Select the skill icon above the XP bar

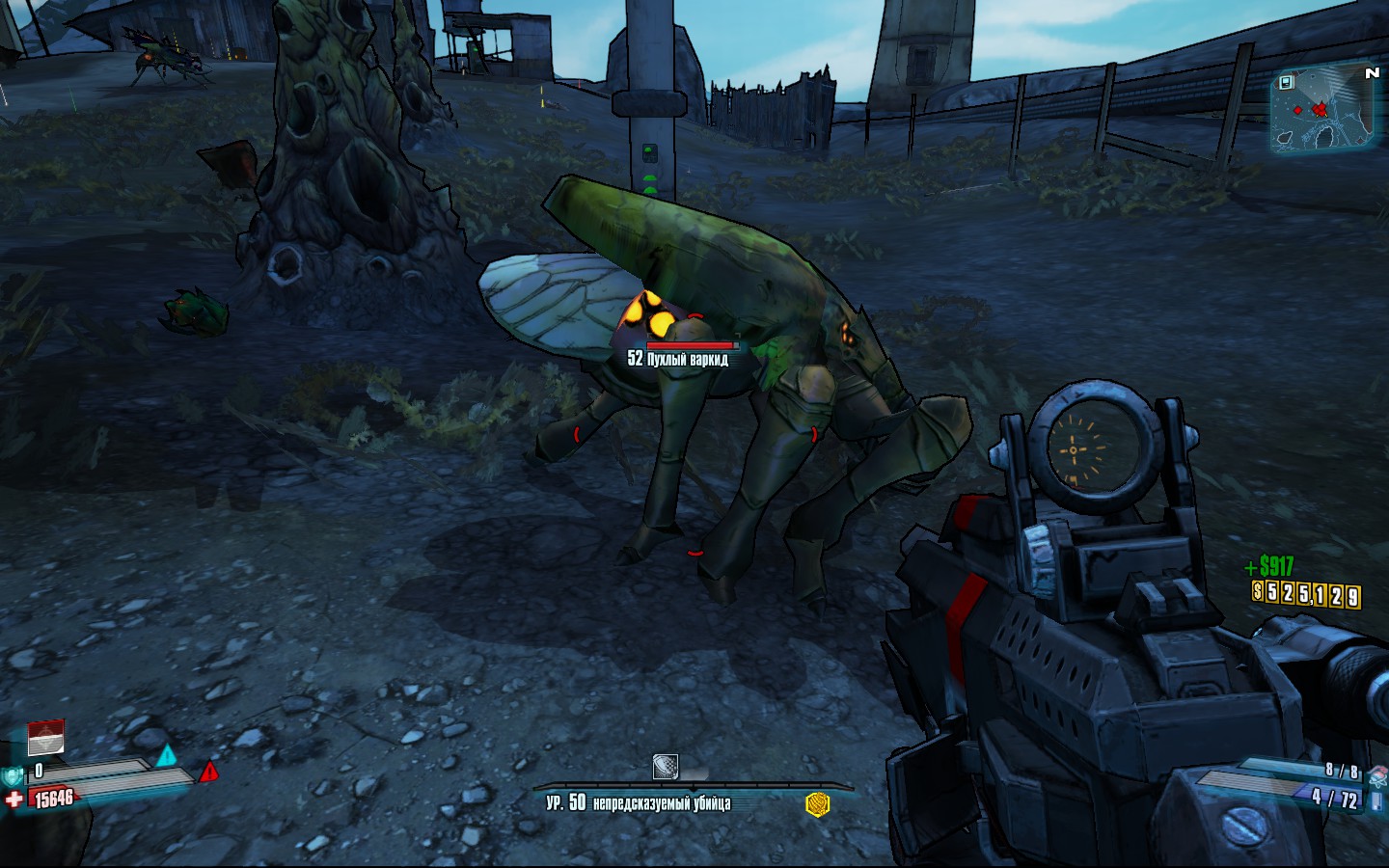665,767
